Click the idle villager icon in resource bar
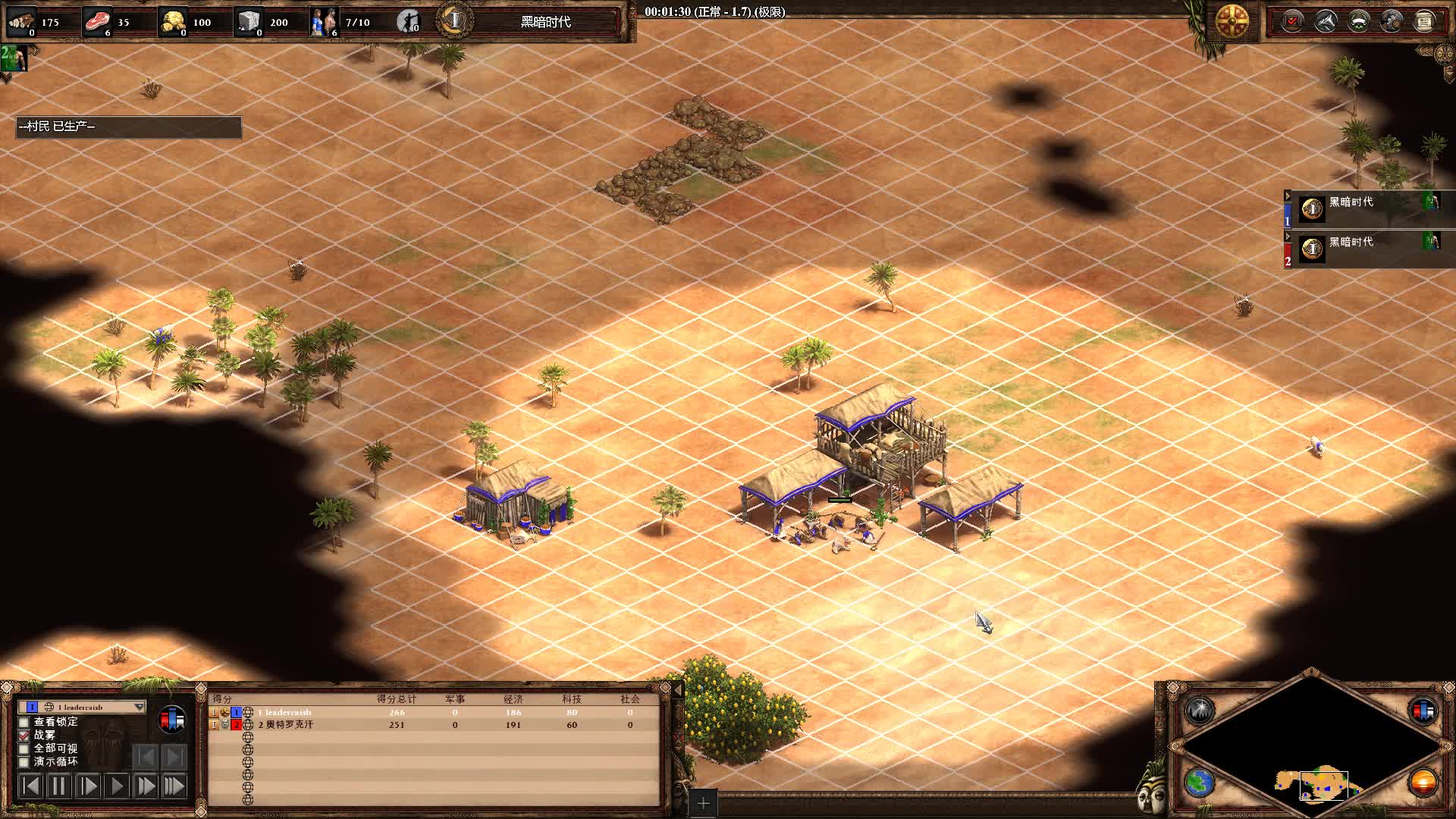This screenshot has height=819, width=1456. [408, 21]
